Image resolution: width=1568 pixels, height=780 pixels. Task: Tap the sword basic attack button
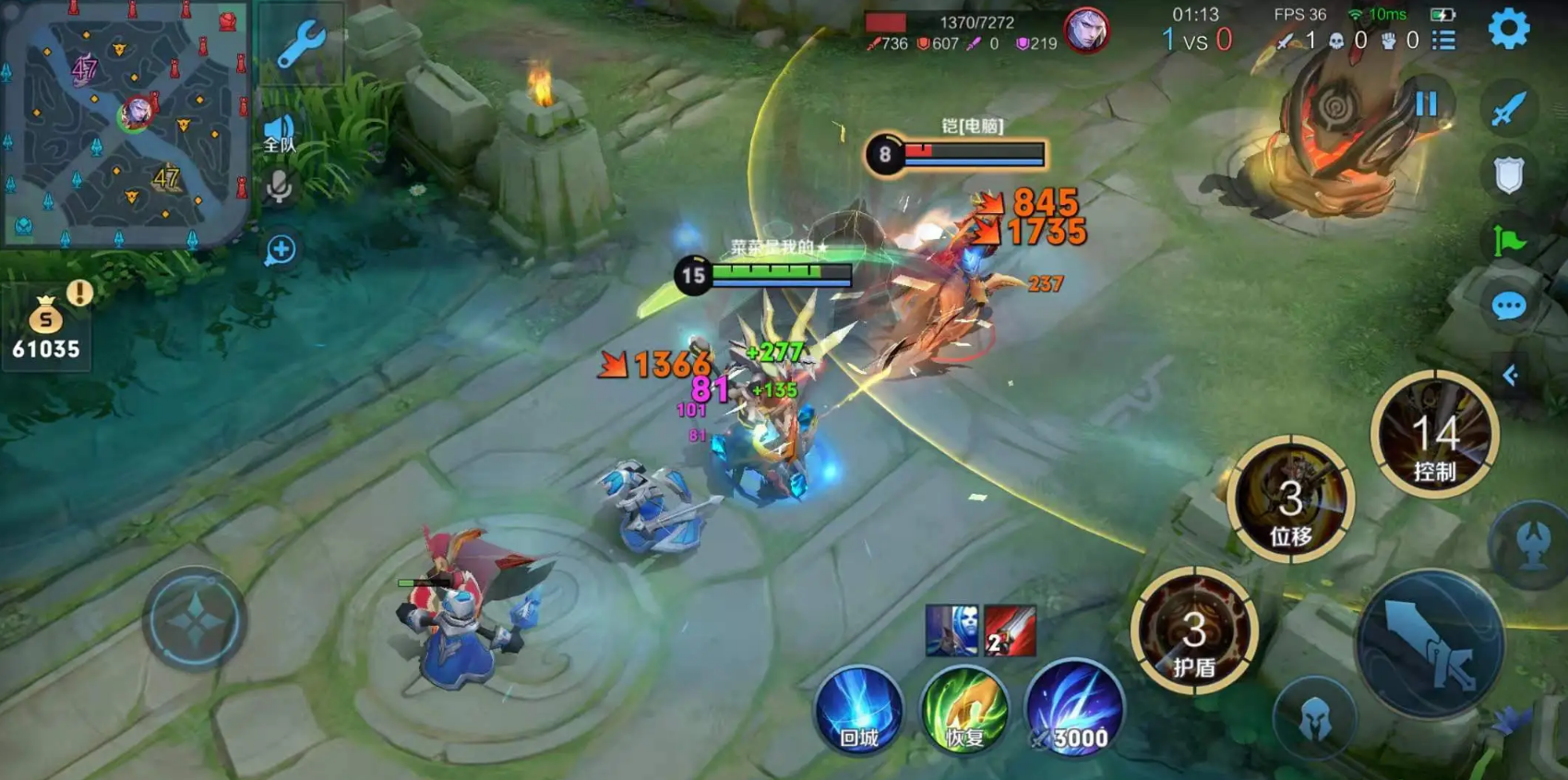coord(1430,643)
